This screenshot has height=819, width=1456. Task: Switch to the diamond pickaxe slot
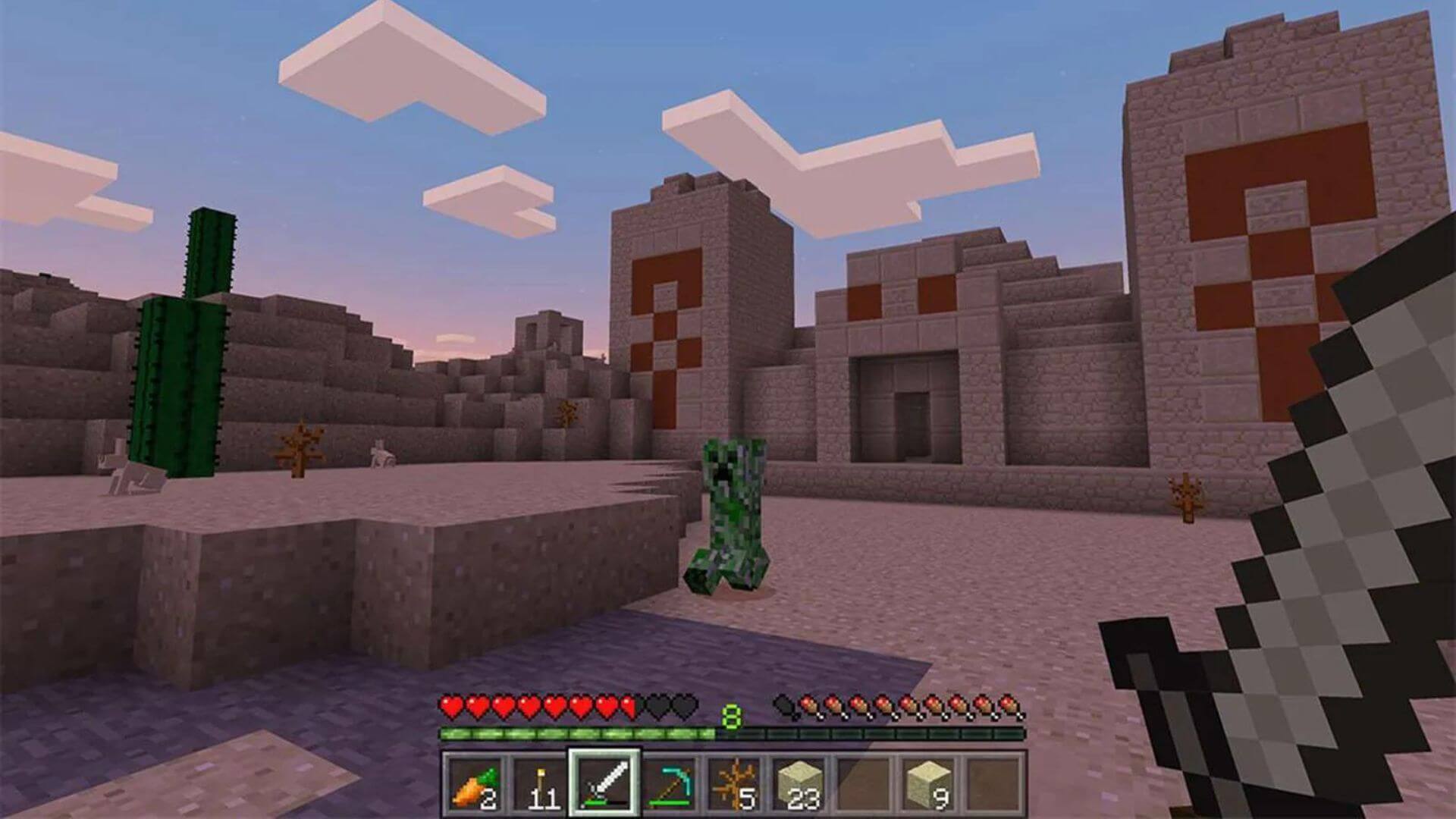click(670, 783)
